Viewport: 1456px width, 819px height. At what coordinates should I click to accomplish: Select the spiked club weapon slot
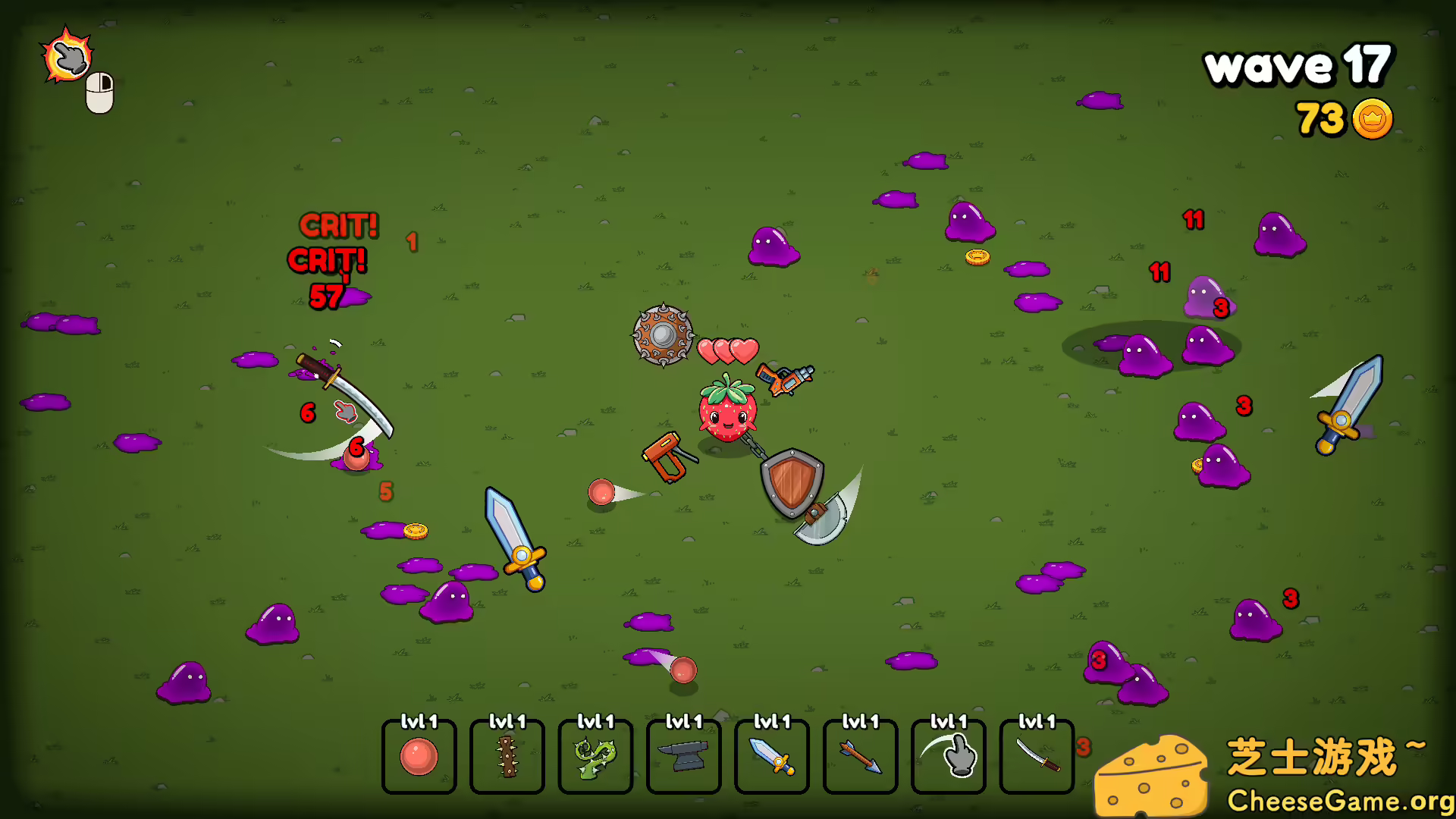point(507,757)
